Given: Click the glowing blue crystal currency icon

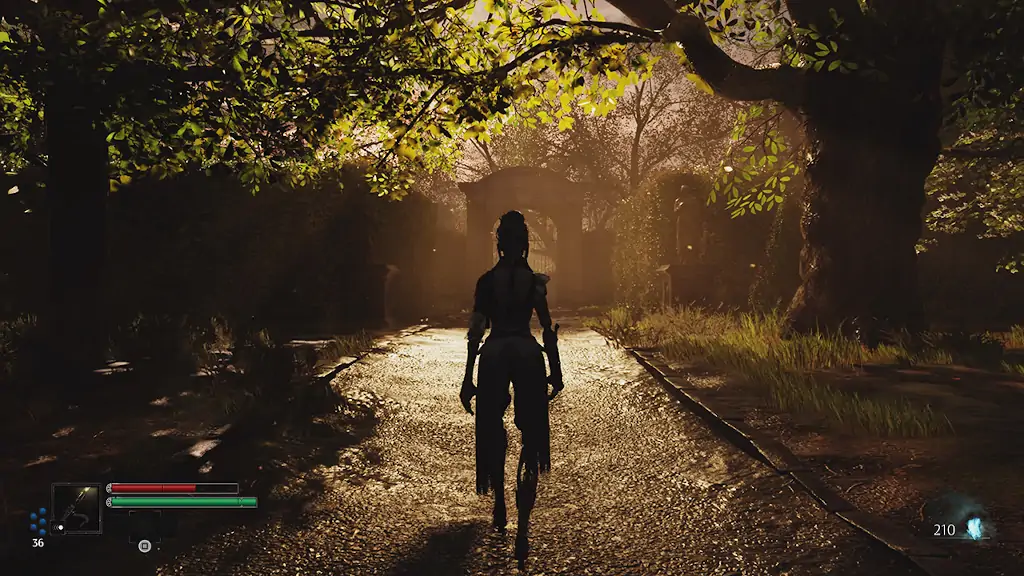Looking at the screenshot, I should [x=974, y=528].
